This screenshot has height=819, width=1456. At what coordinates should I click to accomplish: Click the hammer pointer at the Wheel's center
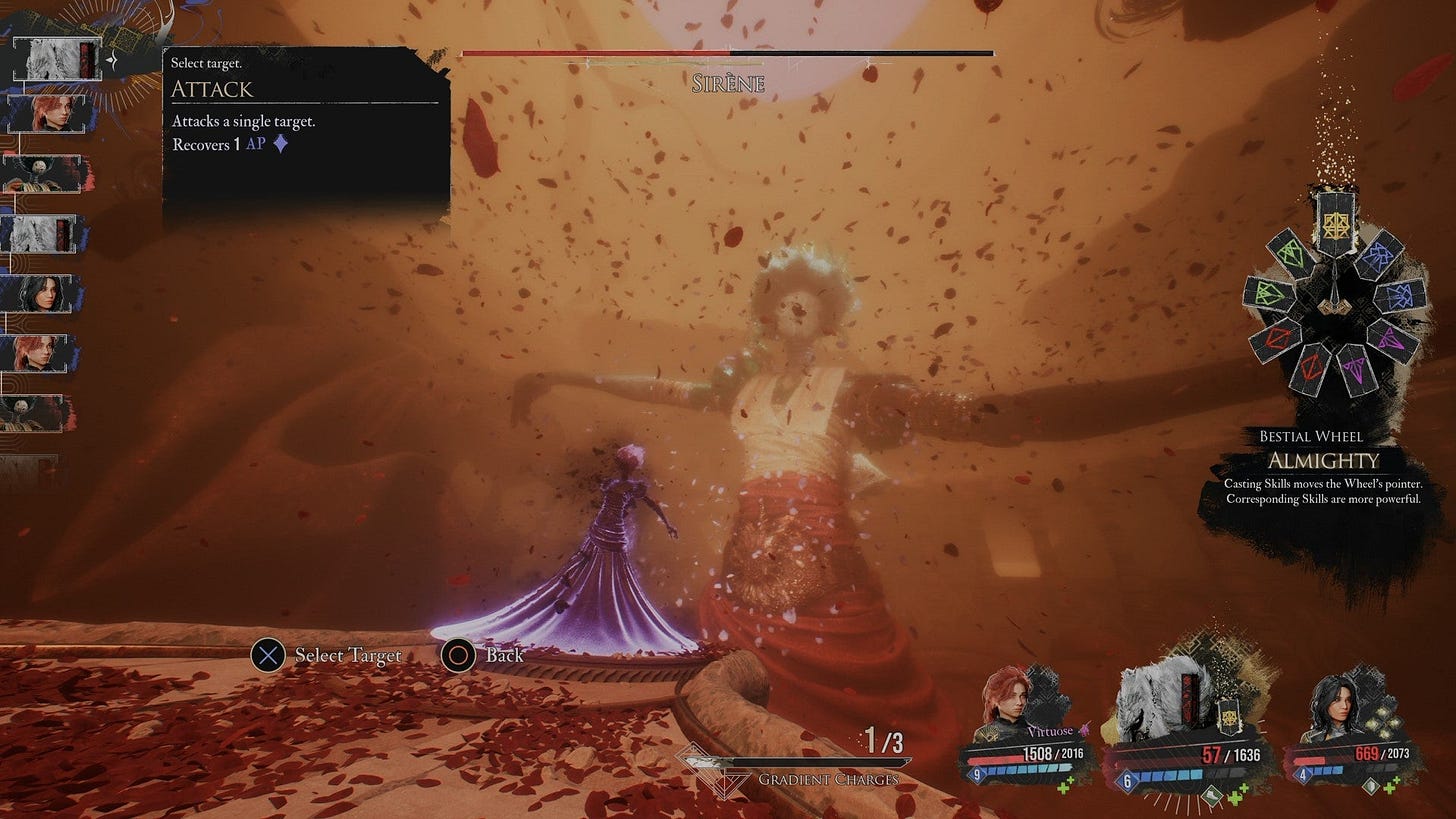pos(1334,305)
